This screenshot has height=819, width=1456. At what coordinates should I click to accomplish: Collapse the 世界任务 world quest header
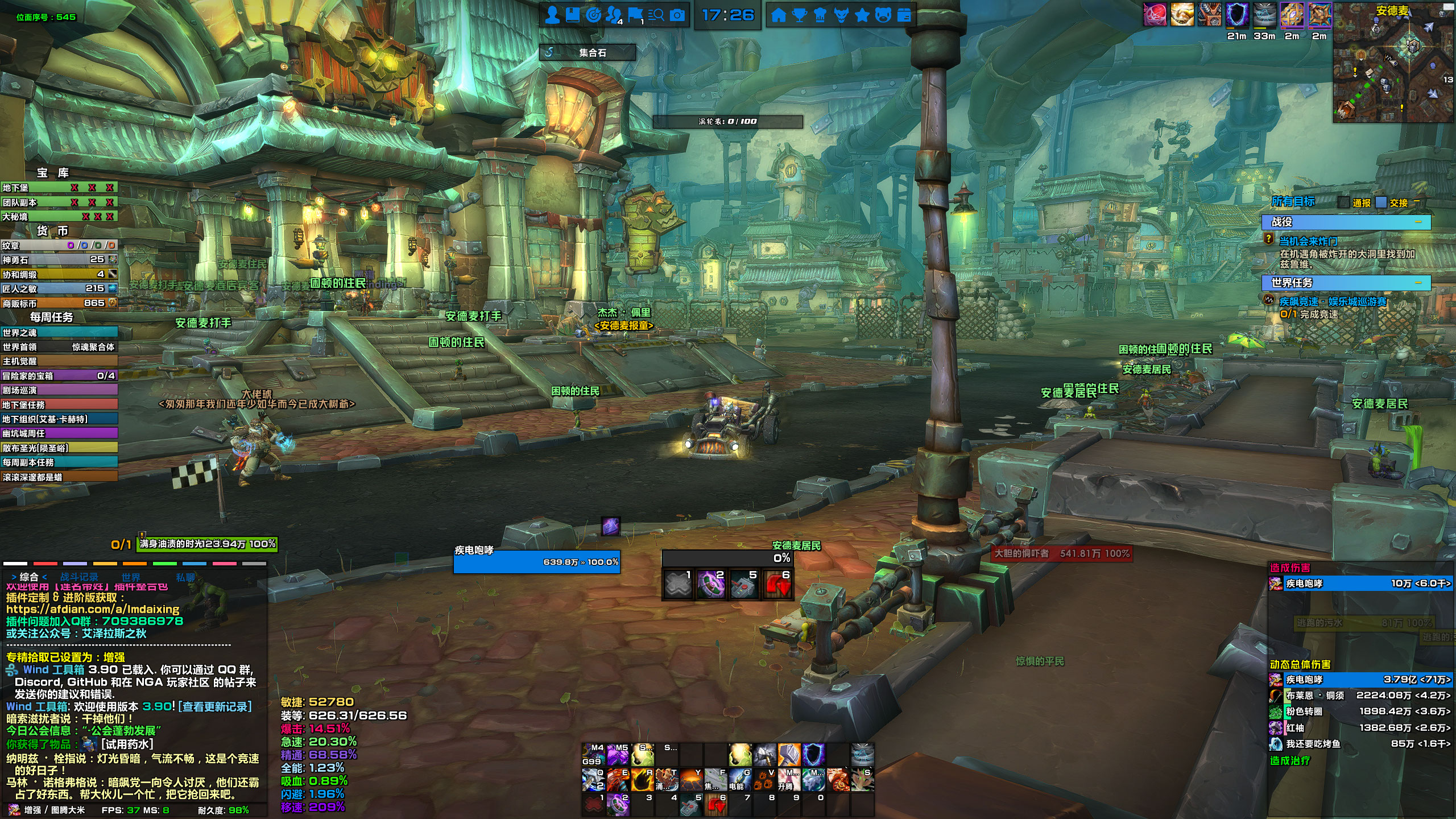(x=1418, y=283)
